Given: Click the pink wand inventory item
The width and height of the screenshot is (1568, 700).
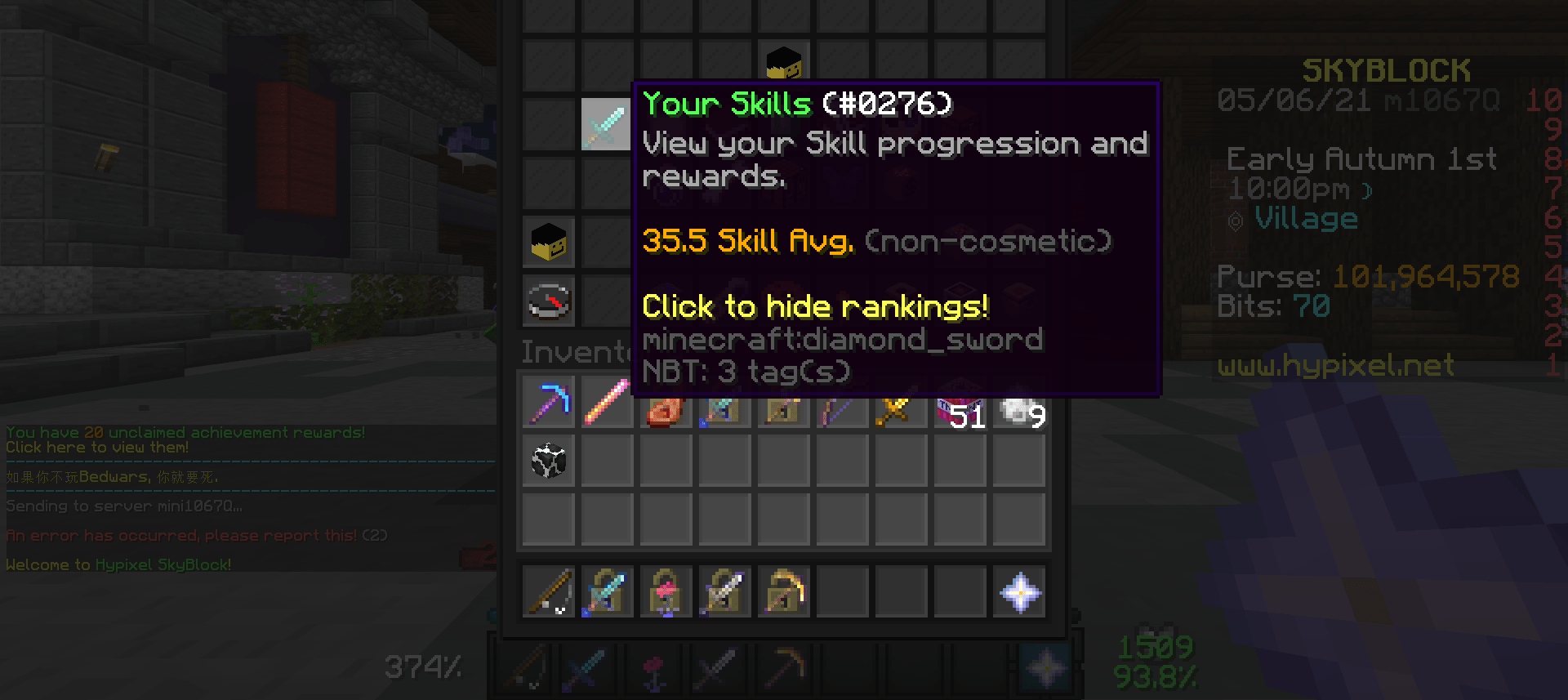Looking at the screenshot, I should 607,401.
